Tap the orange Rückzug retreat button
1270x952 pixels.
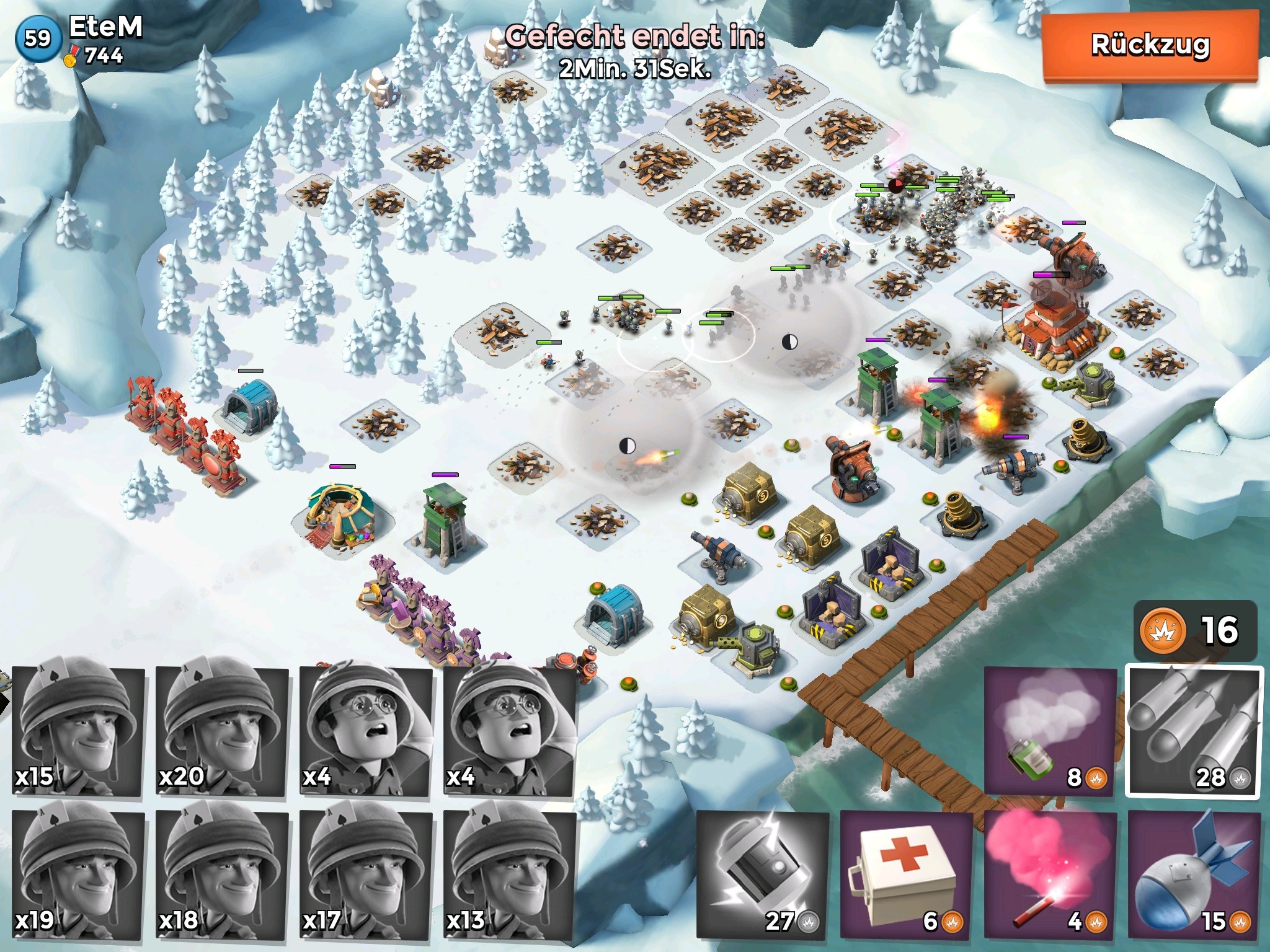pyautogui.click(x=1150, y=46)
